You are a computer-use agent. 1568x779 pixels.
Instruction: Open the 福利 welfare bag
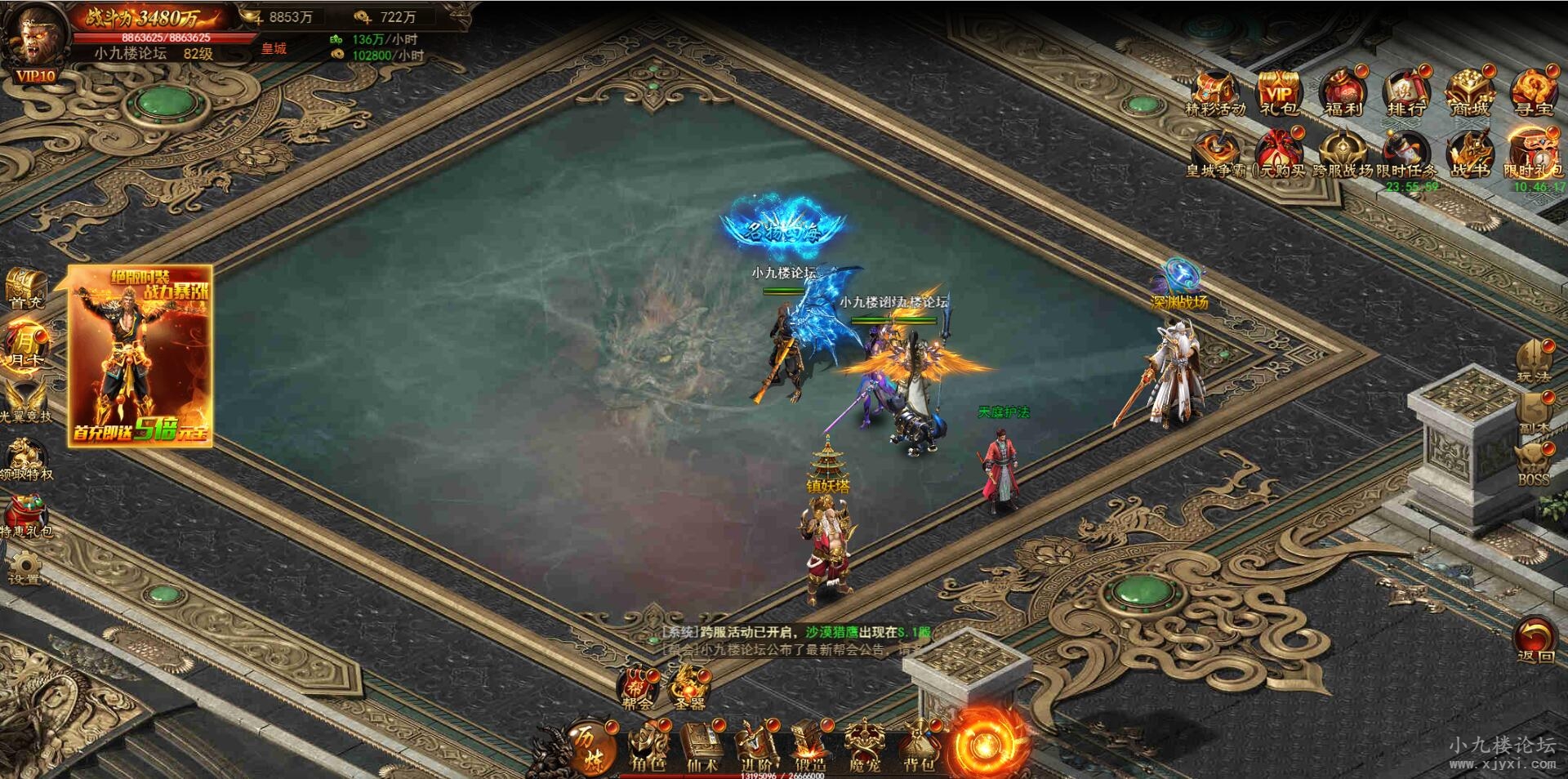1342,91
